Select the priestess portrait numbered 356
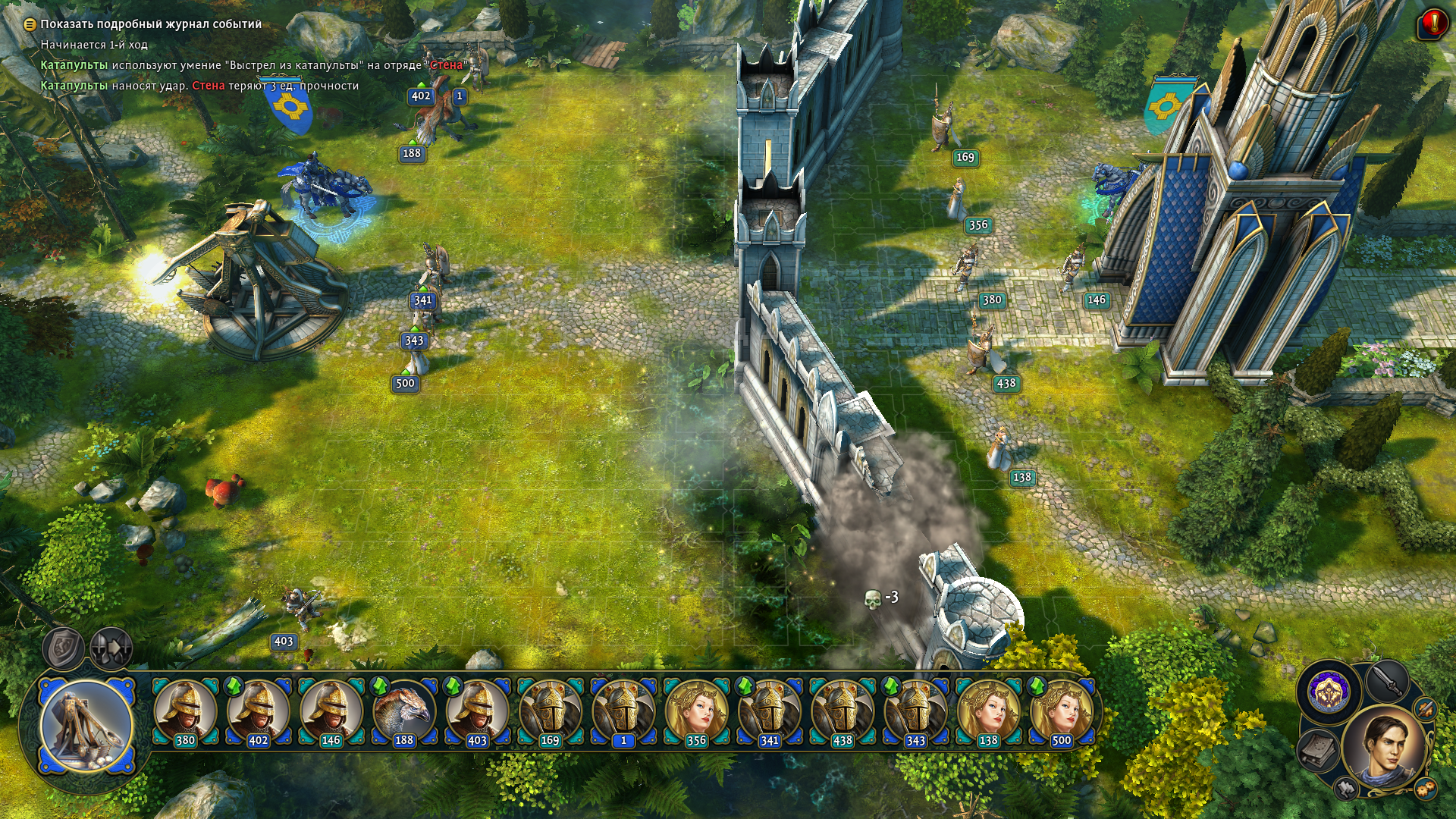1456x819 pixels. 695,712
